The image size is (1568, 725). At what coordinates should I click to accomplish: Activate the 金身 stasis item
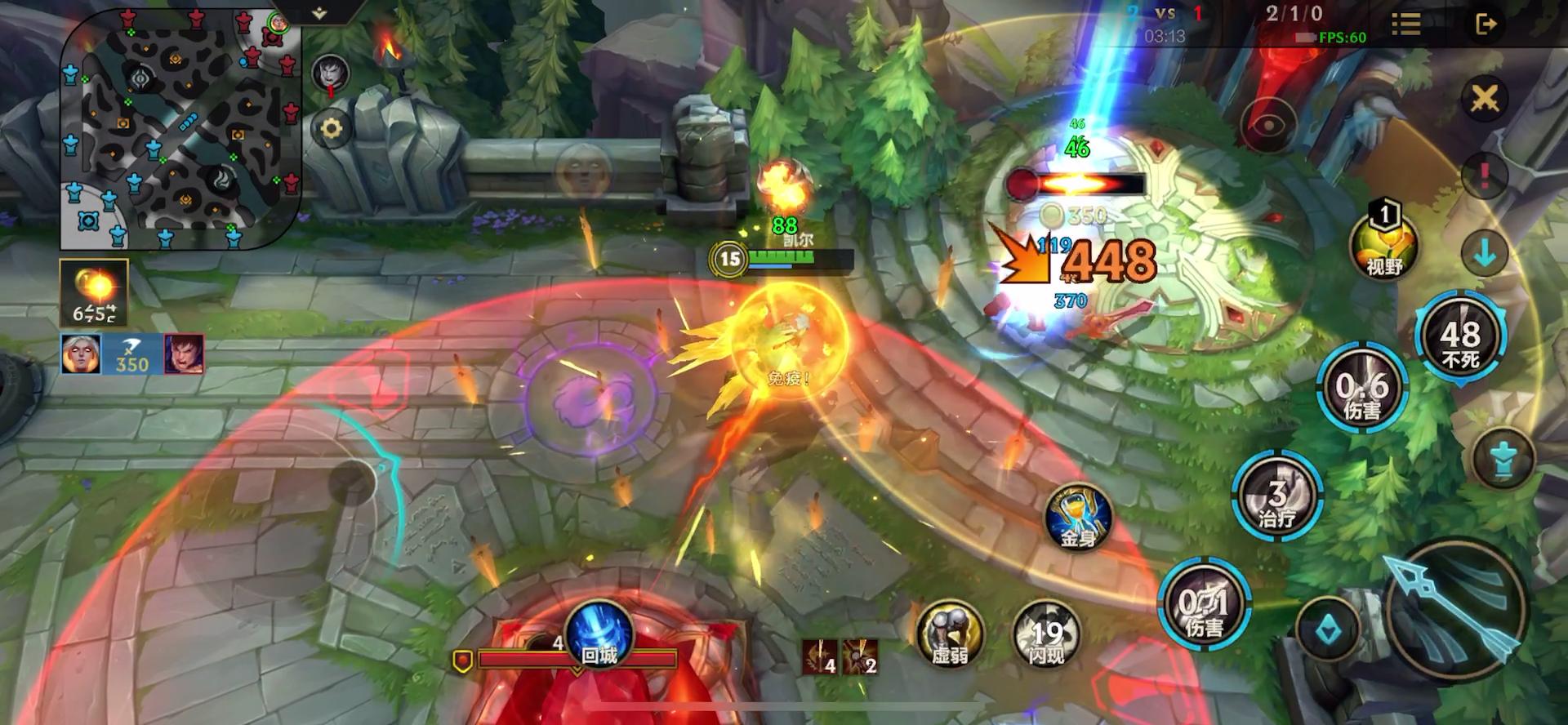tap(1079, 518)
